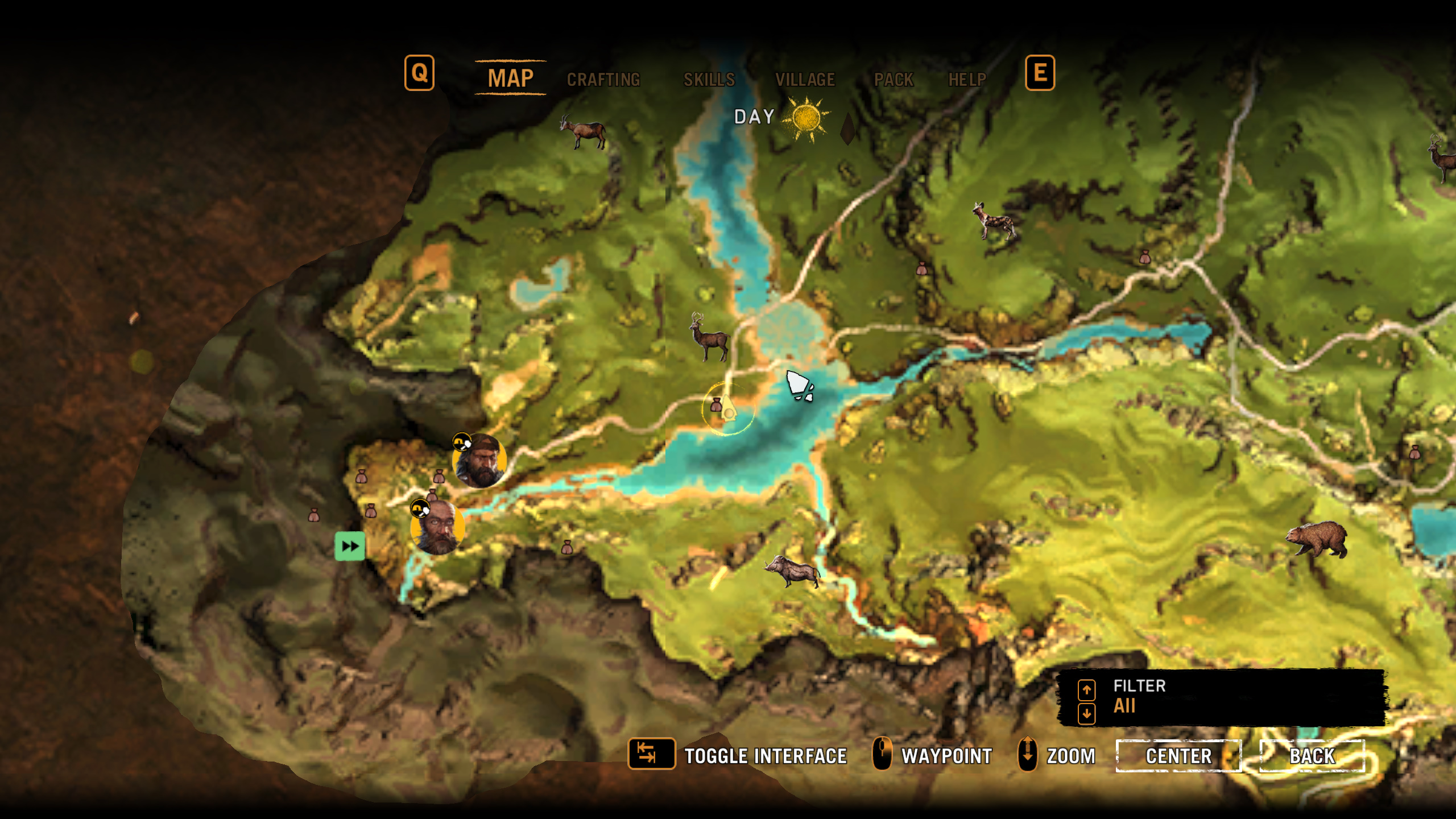
Task: Switch to the Crafting tab
Action: (x=603, y=79)
